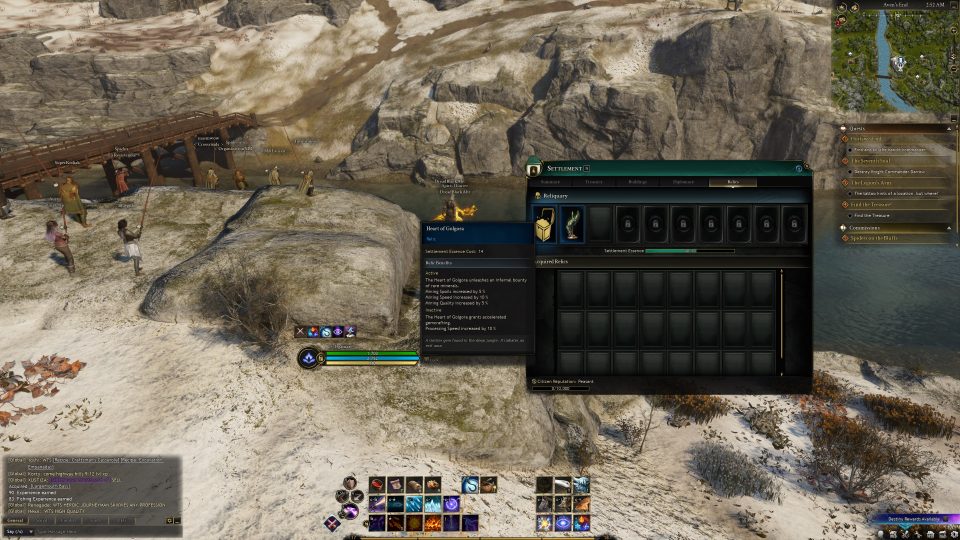Image resolution: width=960 pixels, height=540 pixels.
Task: Click the Acquired Relics scrollbar
Action: [781, 310]
